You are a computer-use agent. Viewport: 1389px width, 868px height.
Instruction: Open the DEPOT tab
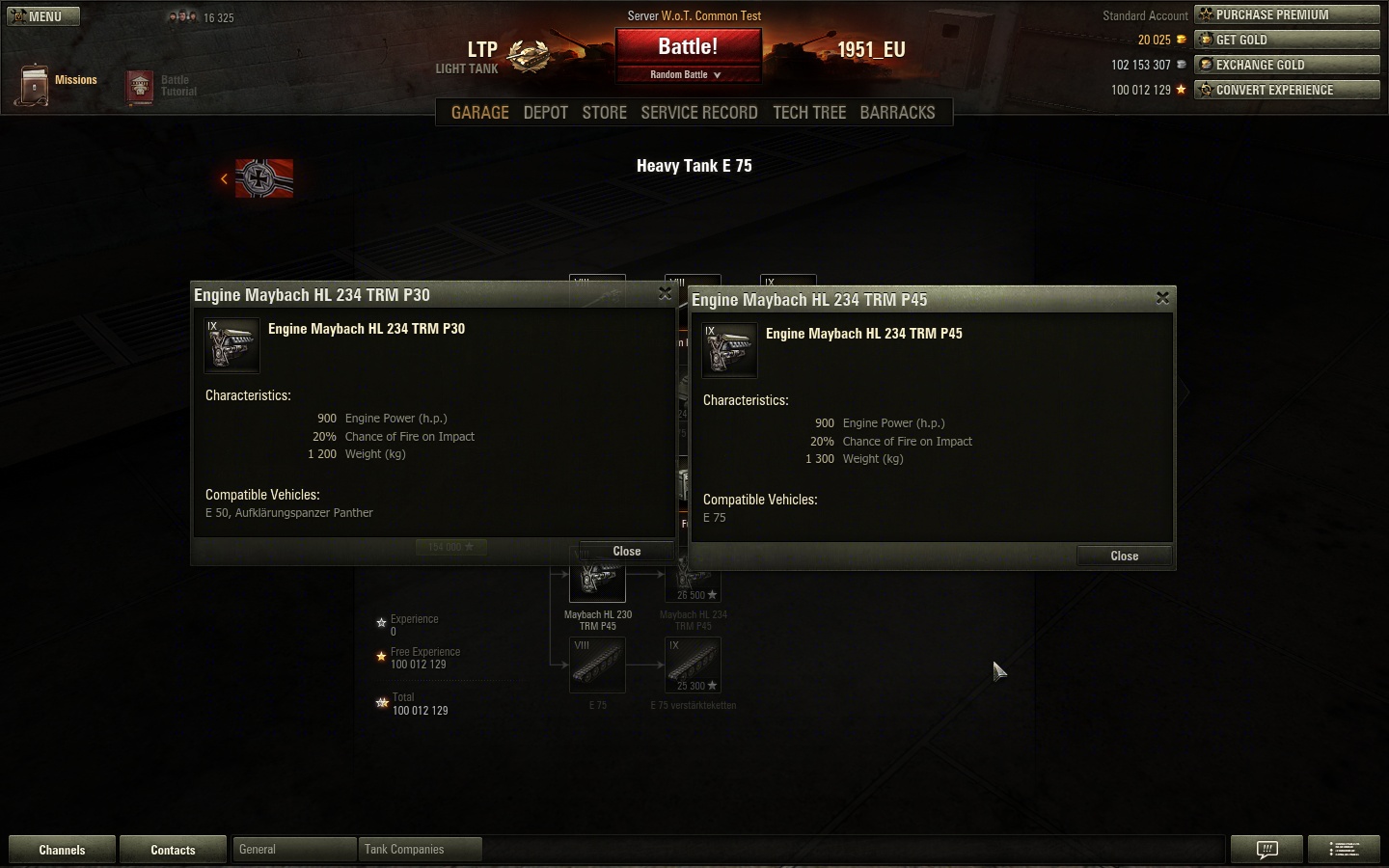click(x=545, y=113)
